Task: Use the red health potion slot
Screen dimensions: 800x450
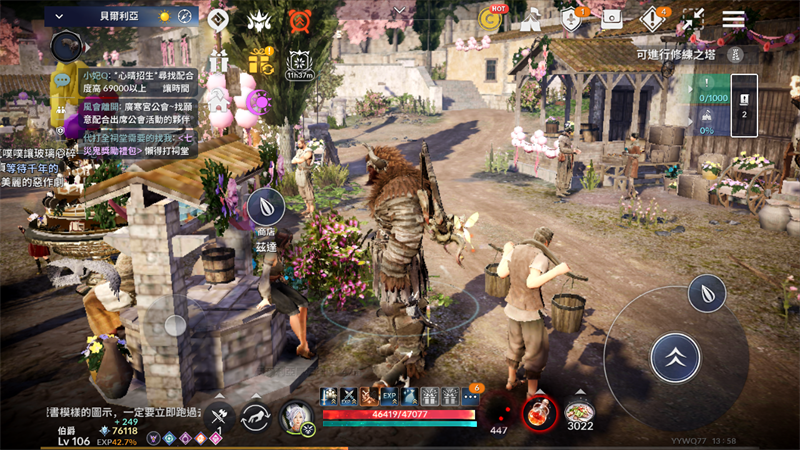Action: click(x=541, y=412)
